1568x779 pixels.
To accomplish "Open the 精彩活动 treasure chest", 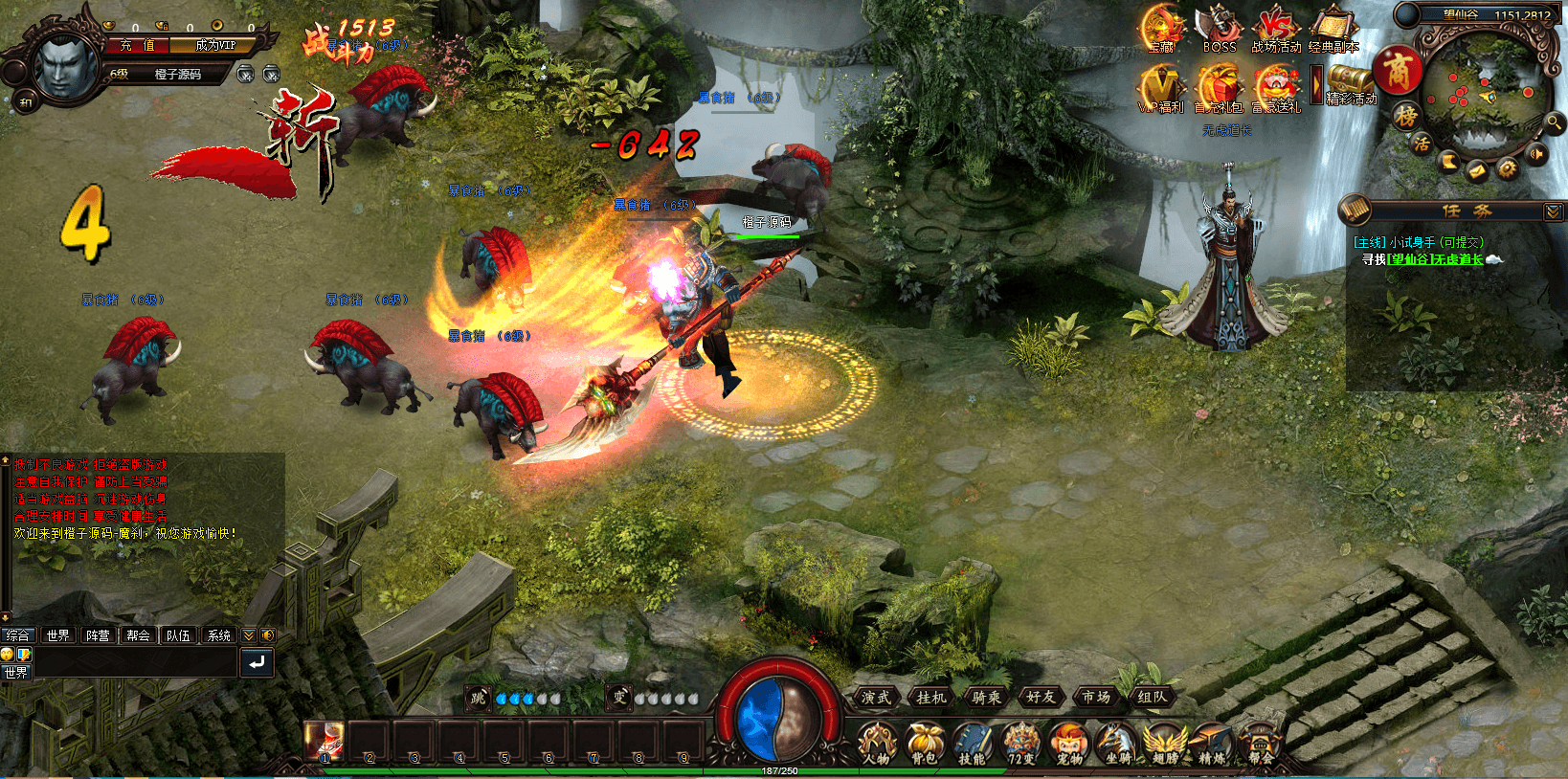I will (1351, 81).
